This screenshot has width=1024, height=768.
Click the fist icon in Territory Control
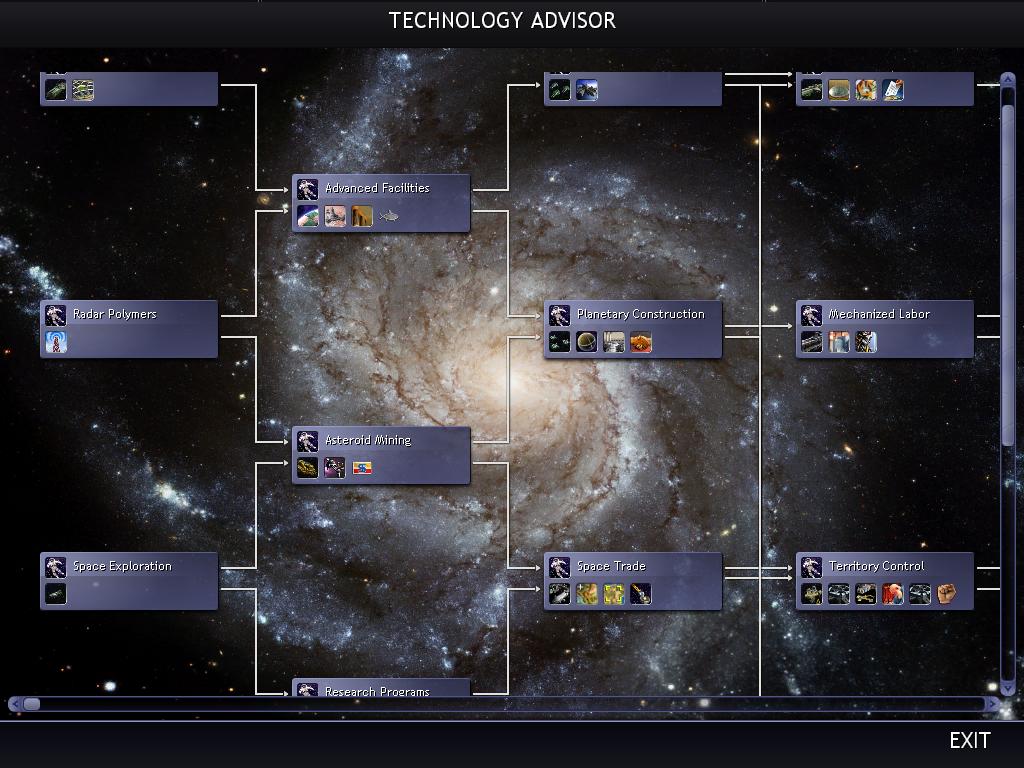(946, 595)
